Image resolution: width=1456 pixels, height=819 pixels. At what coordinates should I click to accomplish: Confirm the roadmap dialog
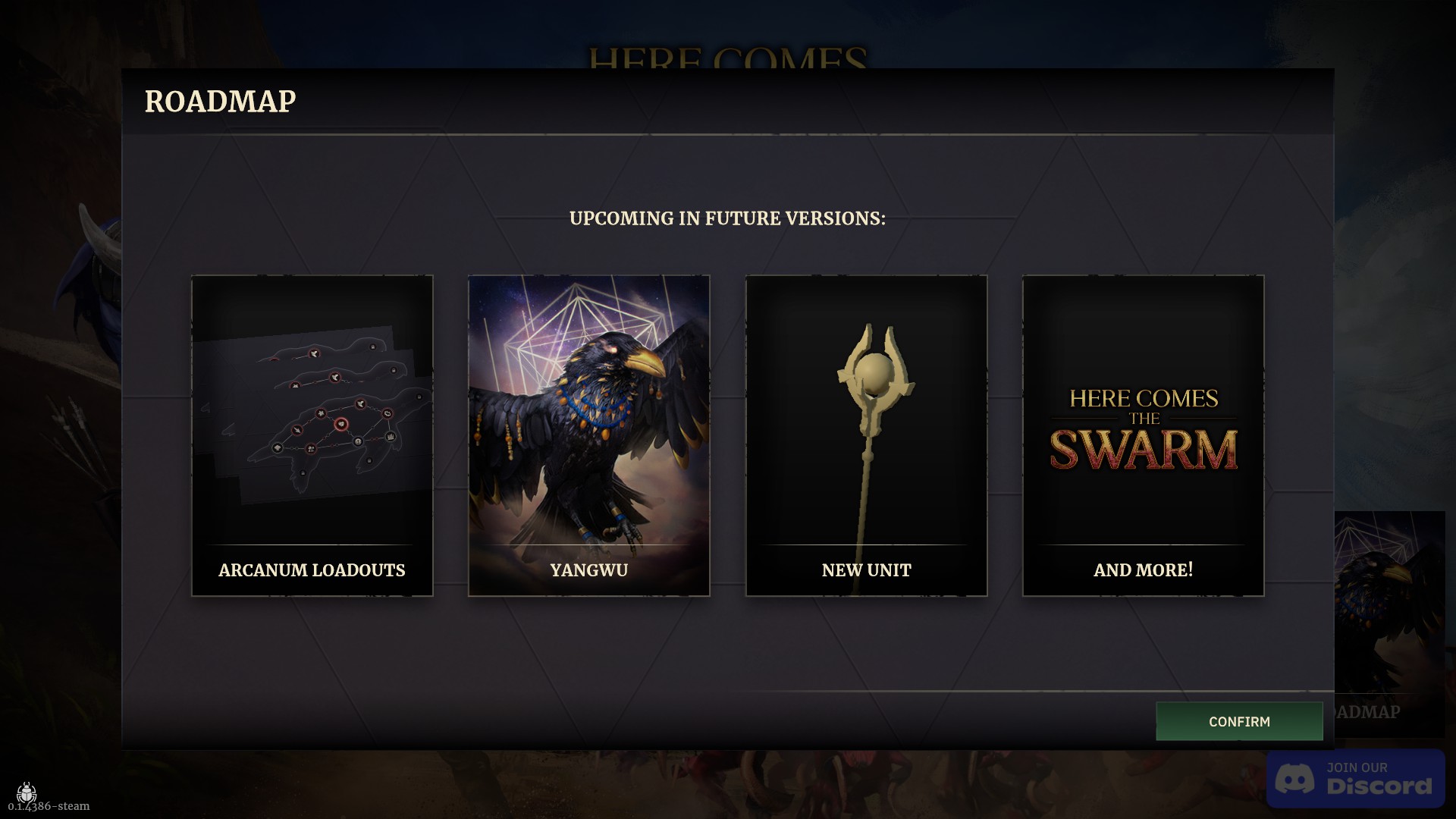1239,721
